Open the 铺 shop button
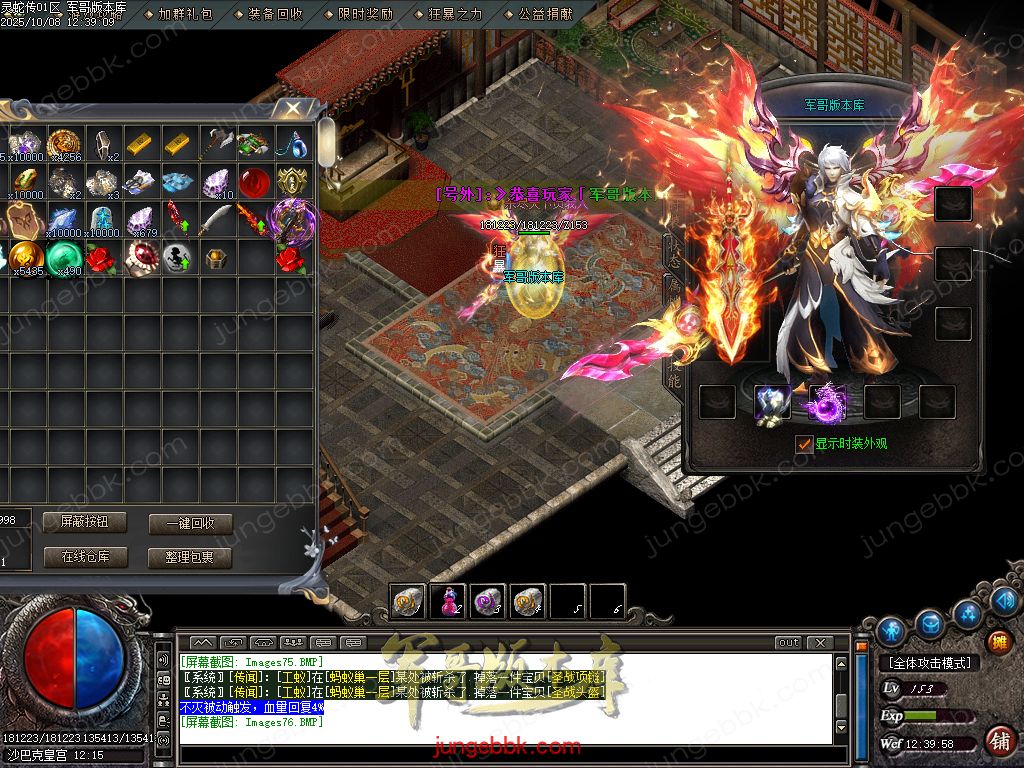 point(998,740)
